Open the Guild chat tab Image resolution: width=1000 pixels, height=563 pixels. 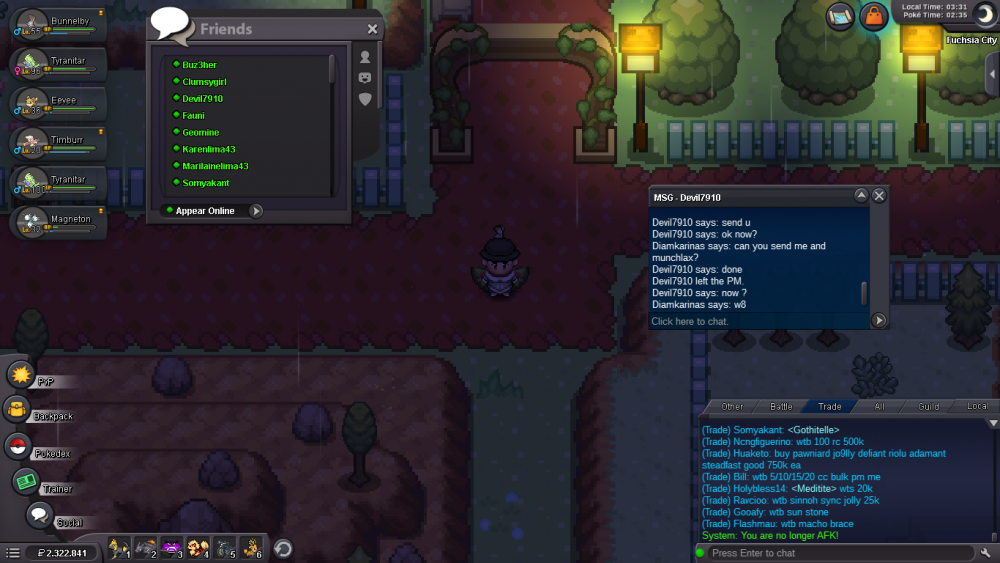click(929, 407)
